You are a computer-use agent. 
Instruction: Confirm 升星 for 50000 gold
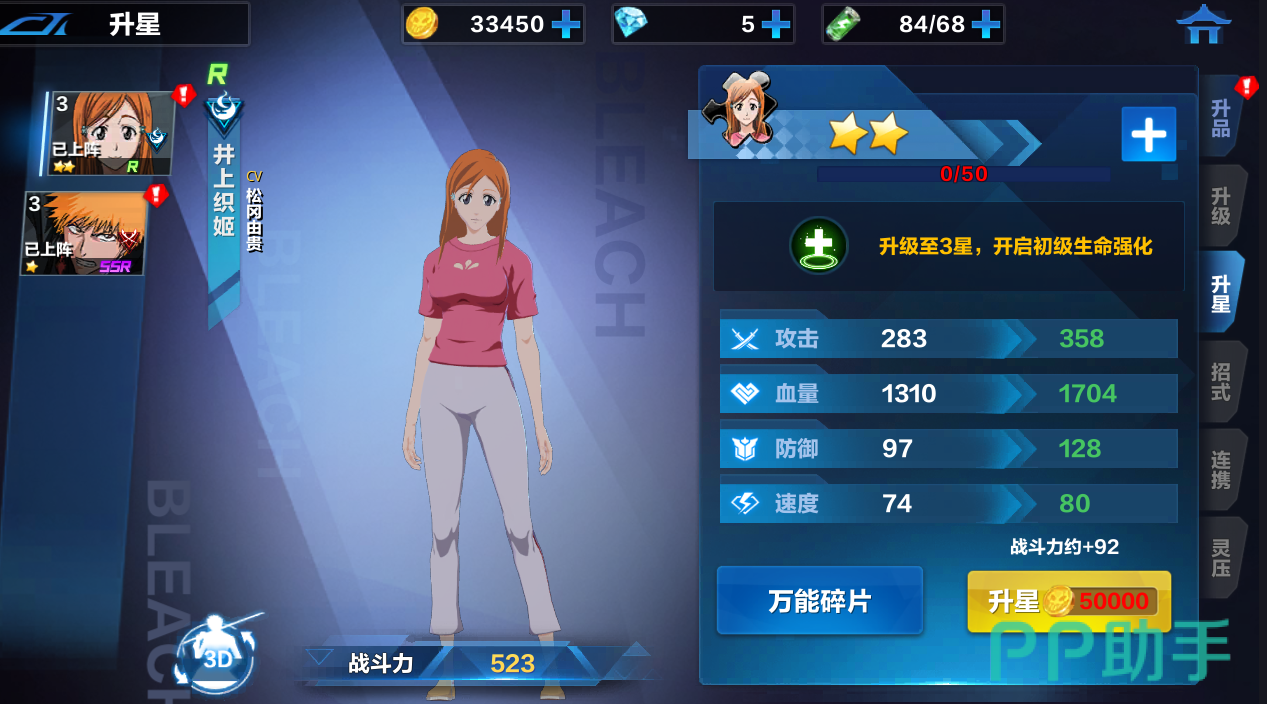[x=1068, y=601]
